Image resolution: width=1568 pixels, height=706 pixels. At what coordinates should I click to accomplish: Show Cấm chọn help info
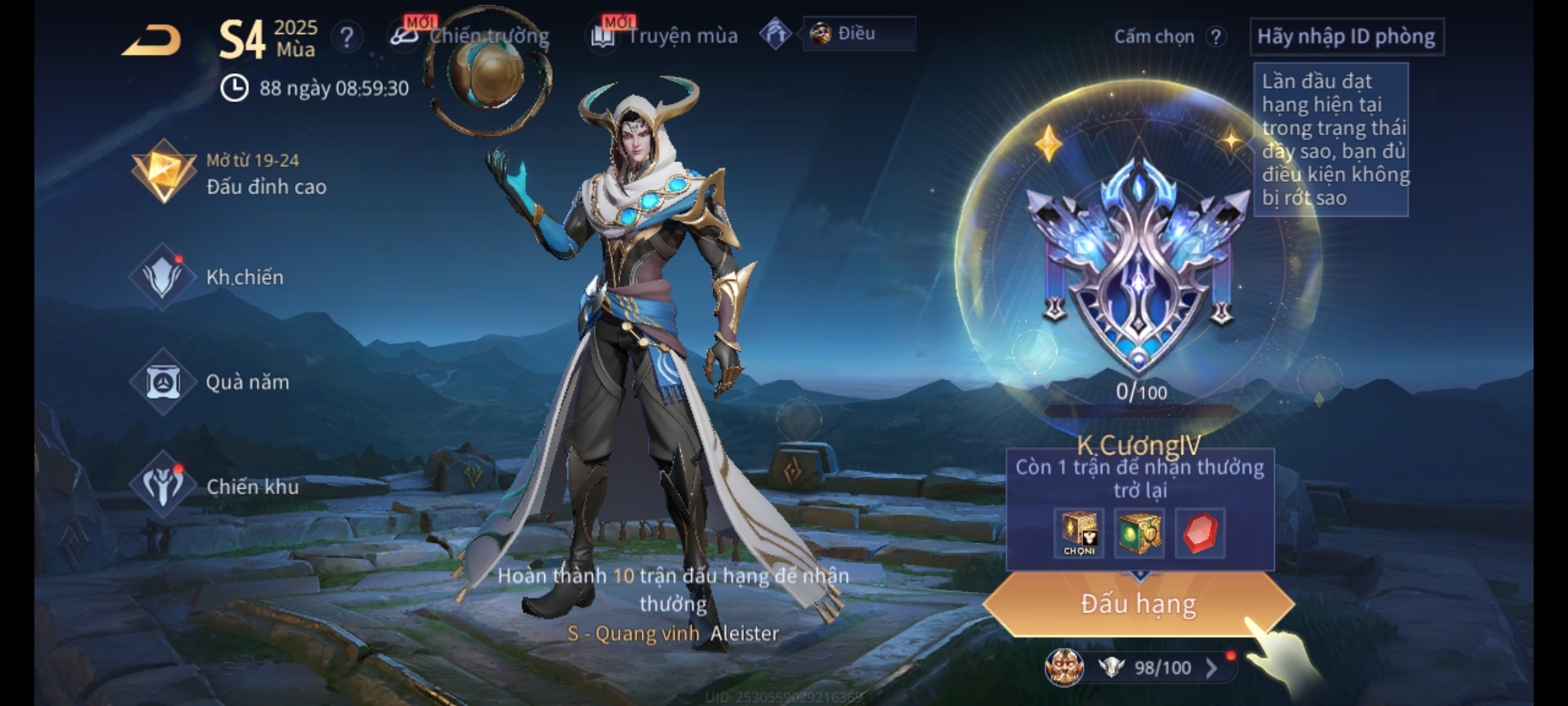(1216, 37)
